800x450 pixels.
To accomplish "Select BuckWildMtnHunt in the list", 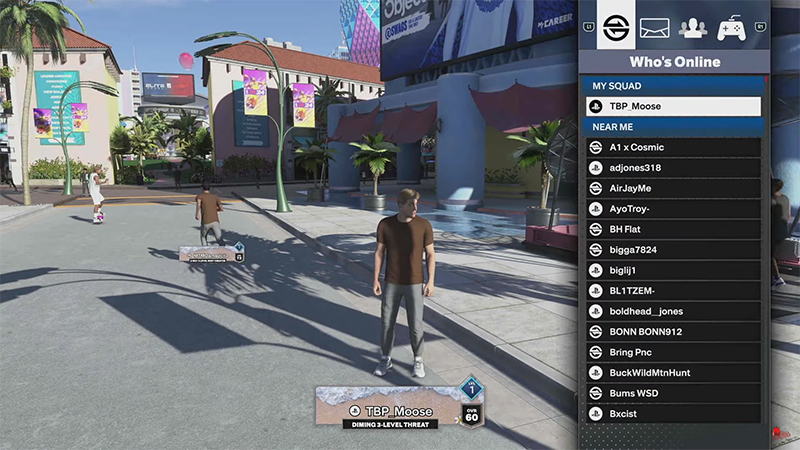I will tap(673, 373).
